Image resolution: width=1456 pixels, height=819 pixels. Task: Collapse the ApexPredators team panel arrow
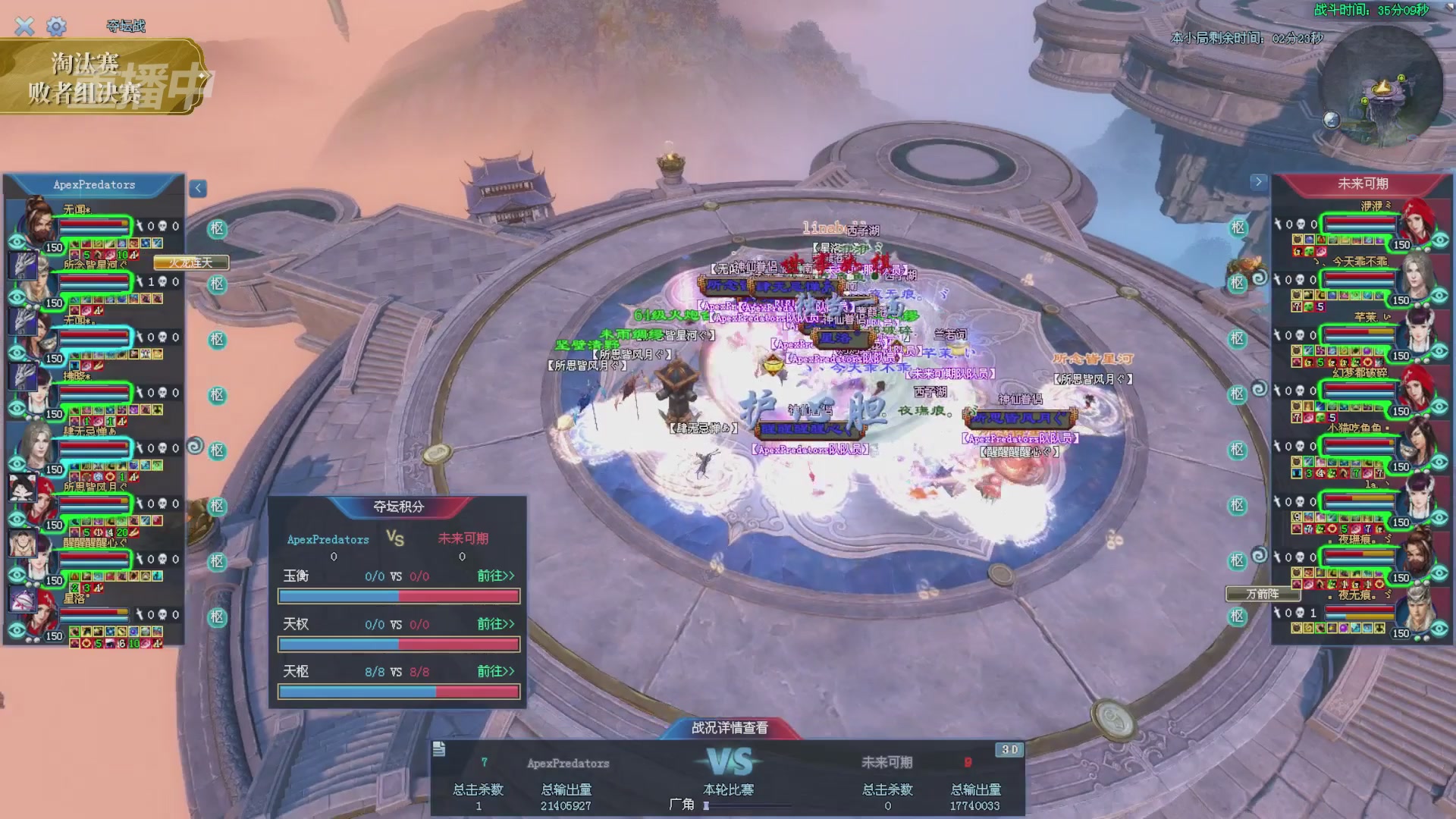point(198,188)
